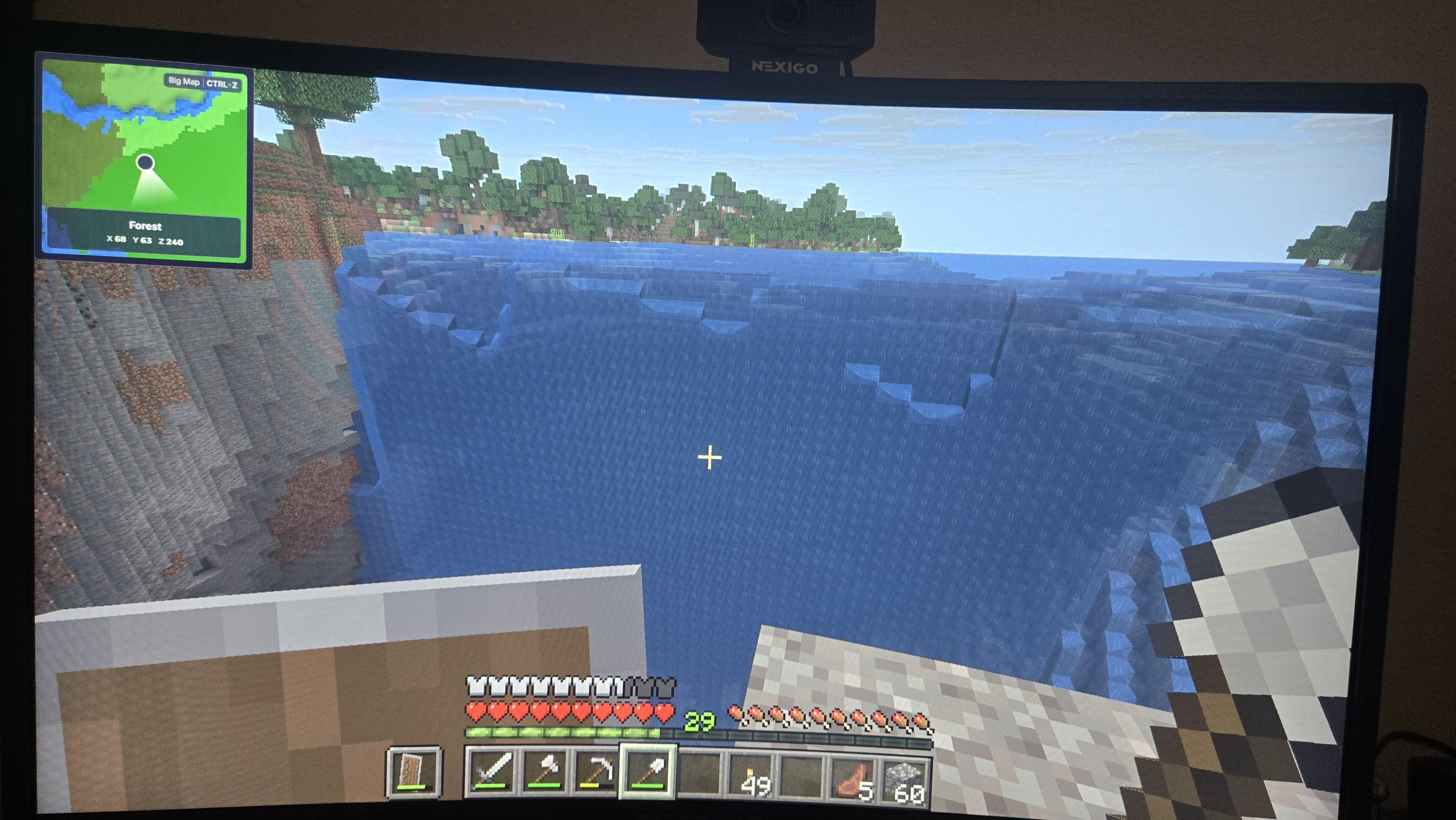Image resolution: width=1456 pixels, height=820 pixels.
Task: Choose the iron pickaxe in the hotbar
Action: 595,771
